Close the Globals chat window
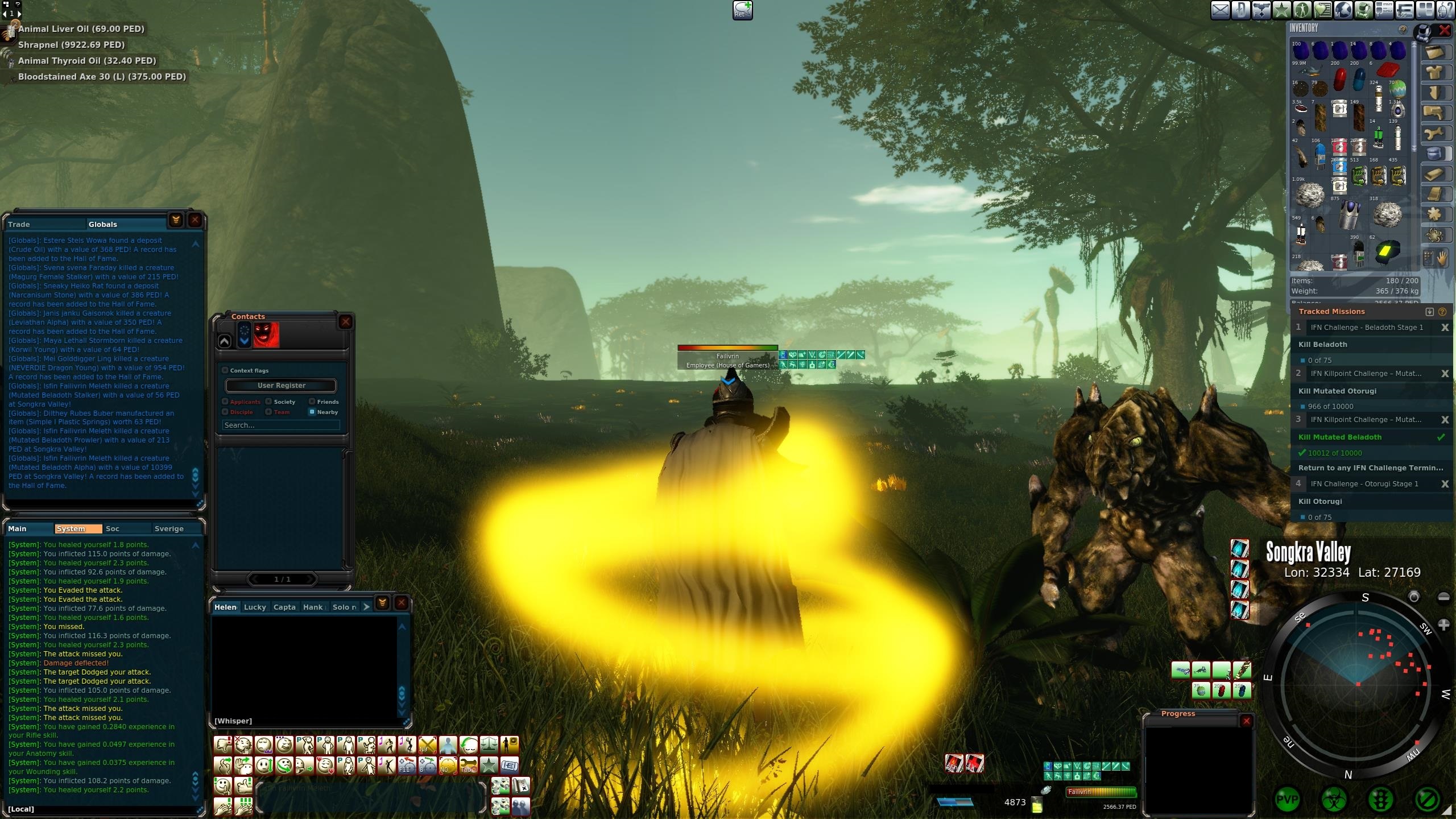Viewport: 1456px width, 819px height. [x=195, y=220]
